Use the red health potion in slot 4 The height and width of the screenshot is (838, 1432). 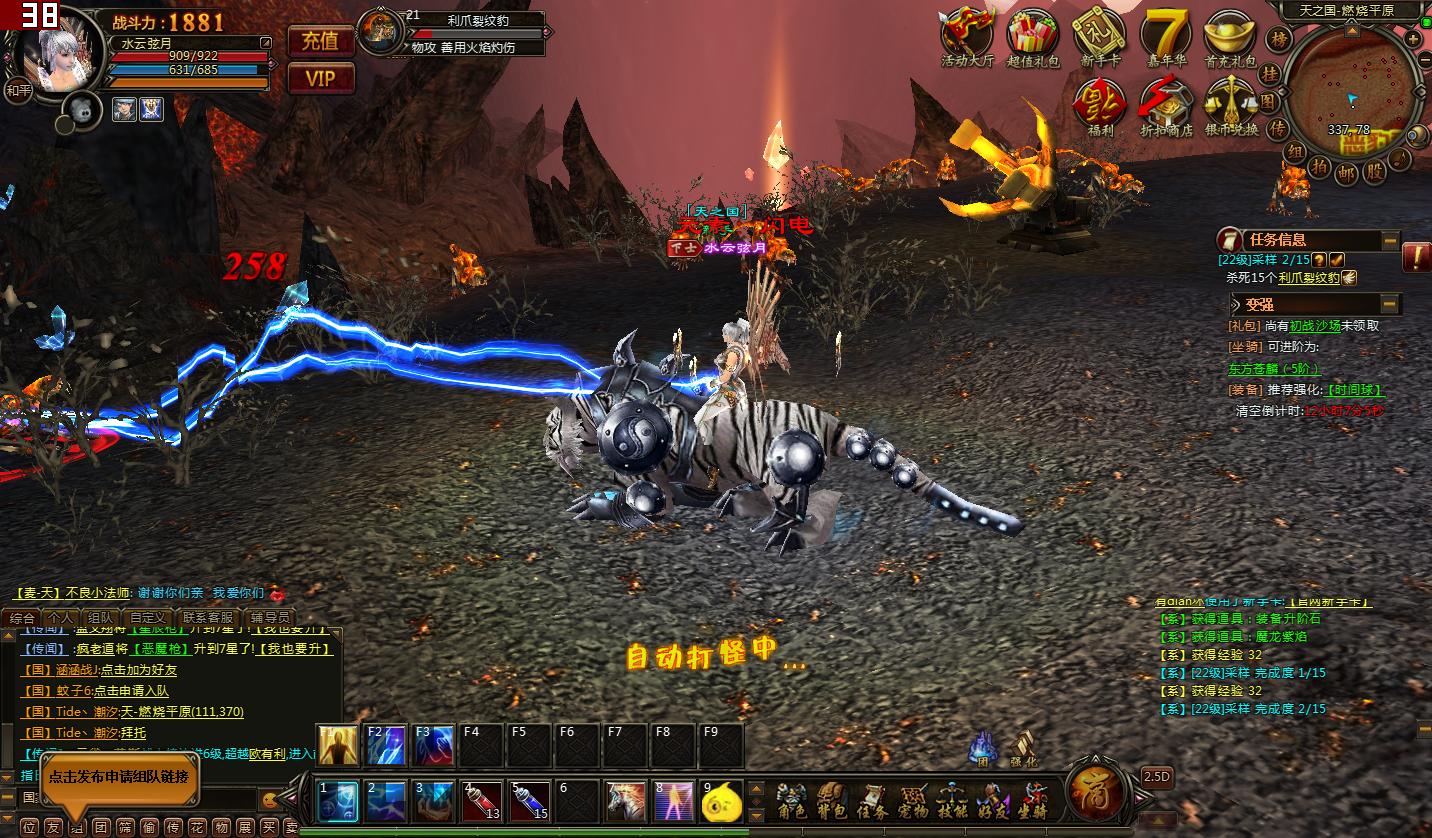(482, 802)
